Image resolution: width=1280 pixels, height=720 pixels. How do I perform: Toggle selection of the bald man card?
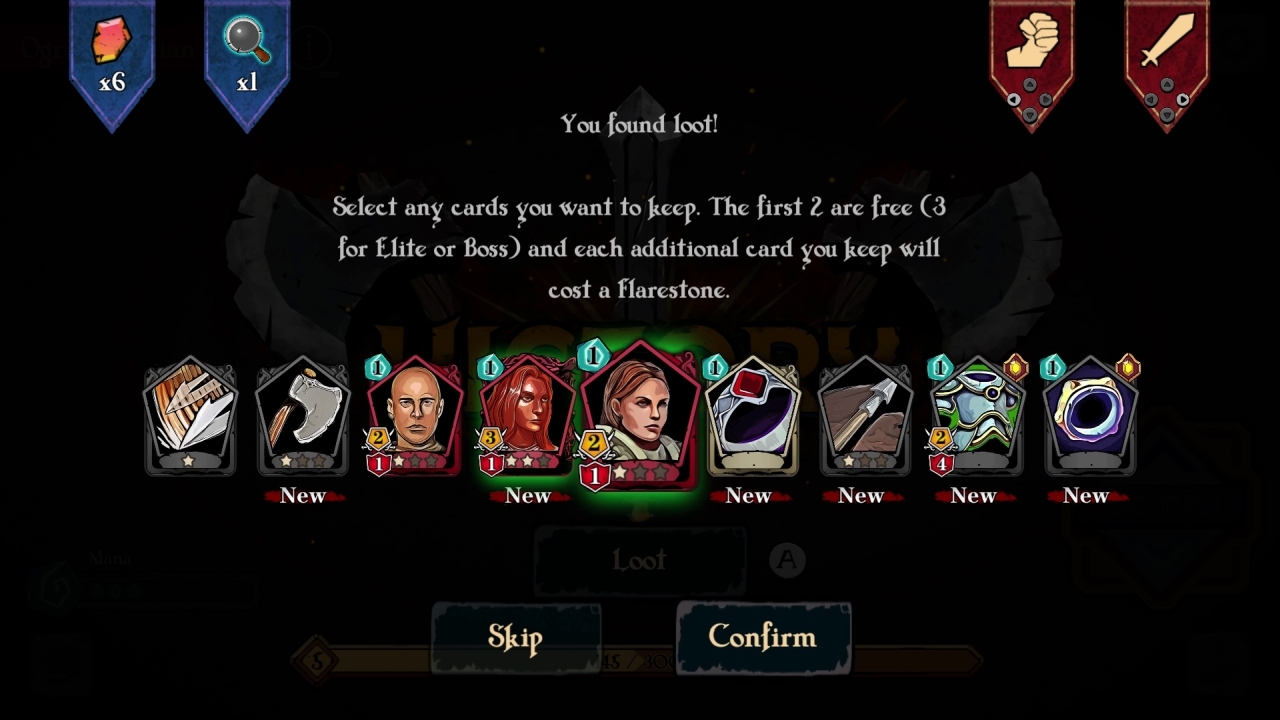click(415, 420)
